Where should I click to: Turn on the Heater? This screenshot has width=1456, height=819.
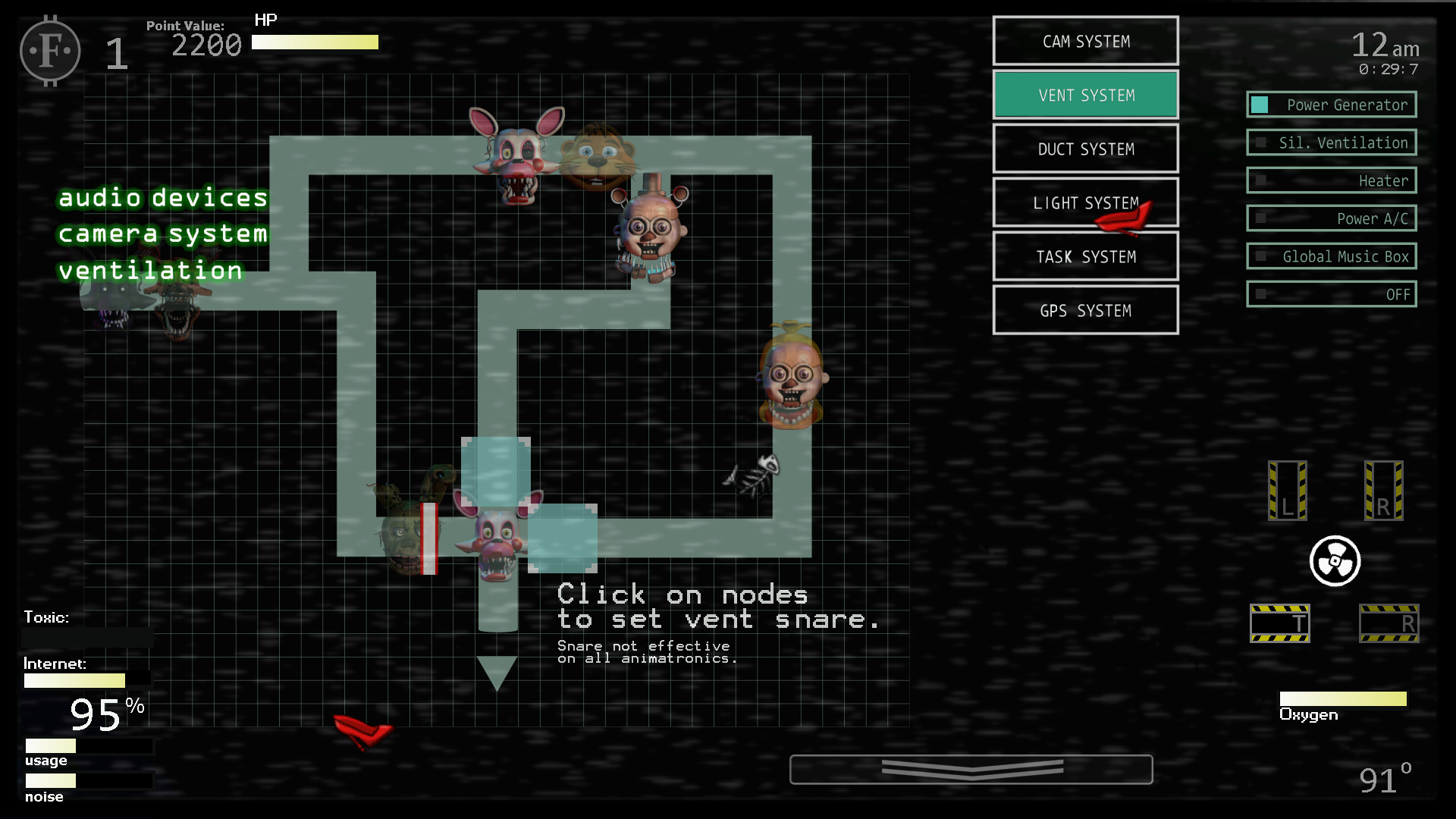1331,180
